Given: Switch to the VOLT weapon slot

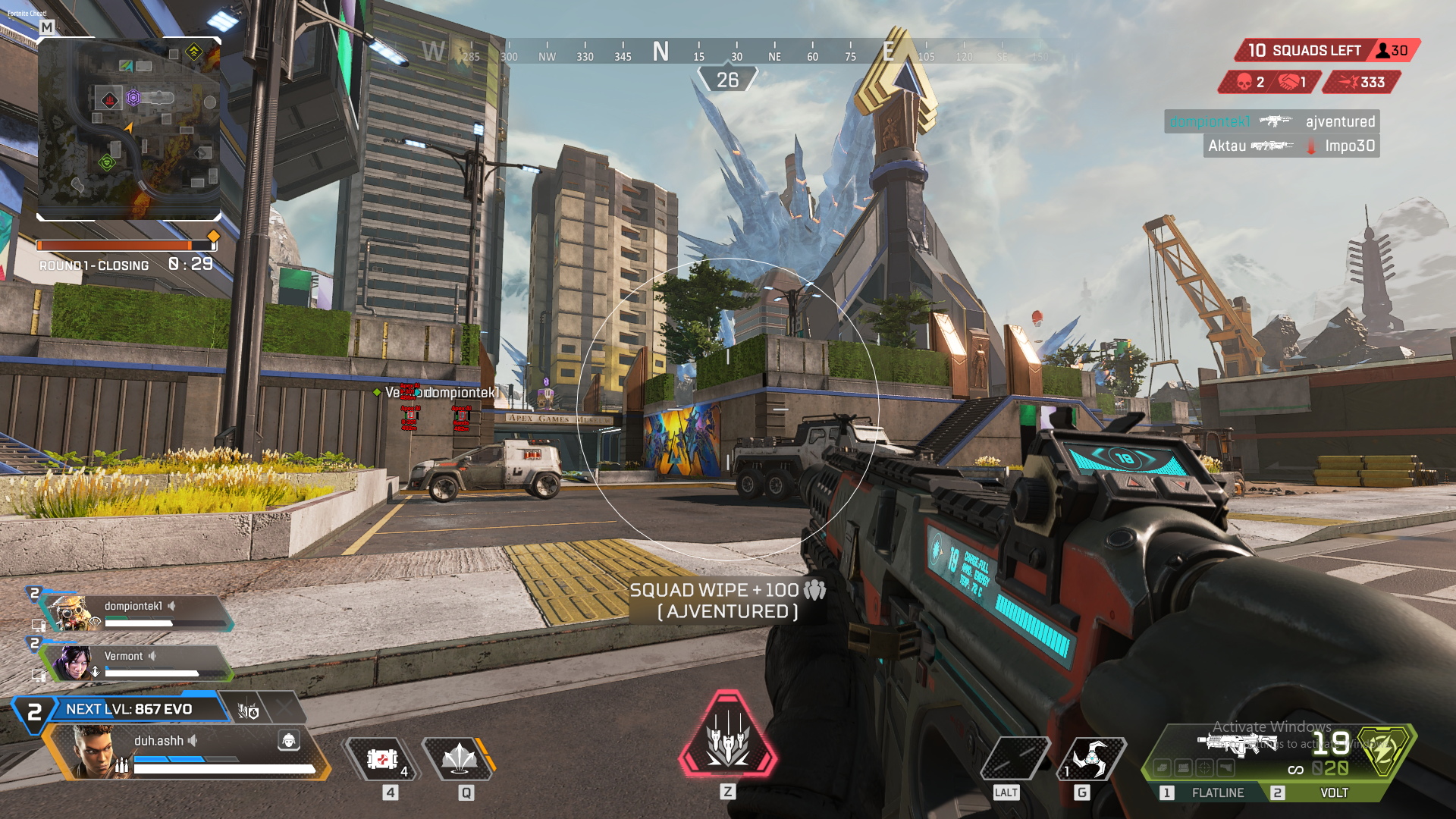Looking at the screenshot, I should click(x=1333, y=792).
